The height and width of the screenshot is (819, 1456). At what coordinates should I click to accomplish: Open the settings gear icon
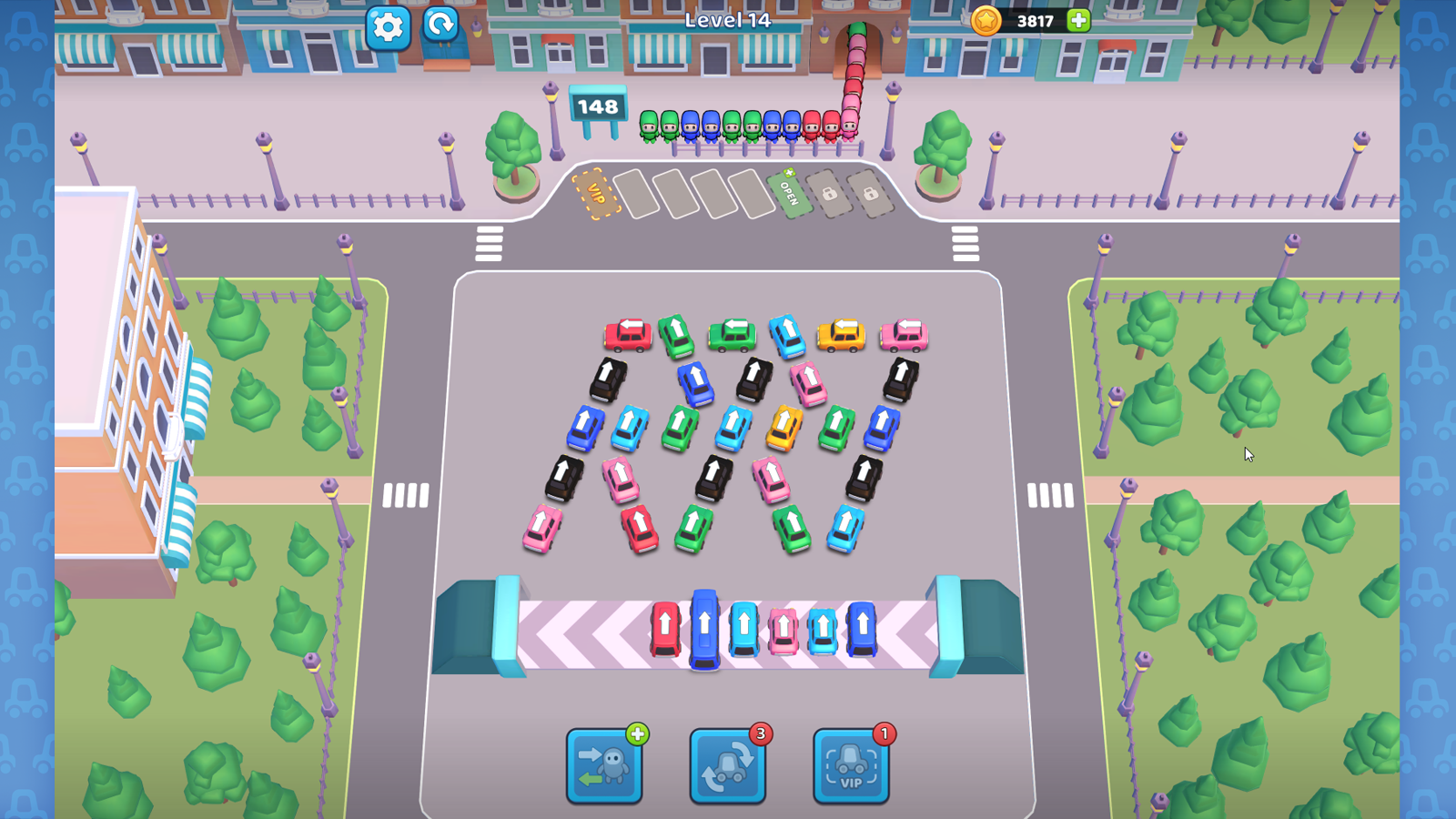pyautogui.click(x=389, y=26)
